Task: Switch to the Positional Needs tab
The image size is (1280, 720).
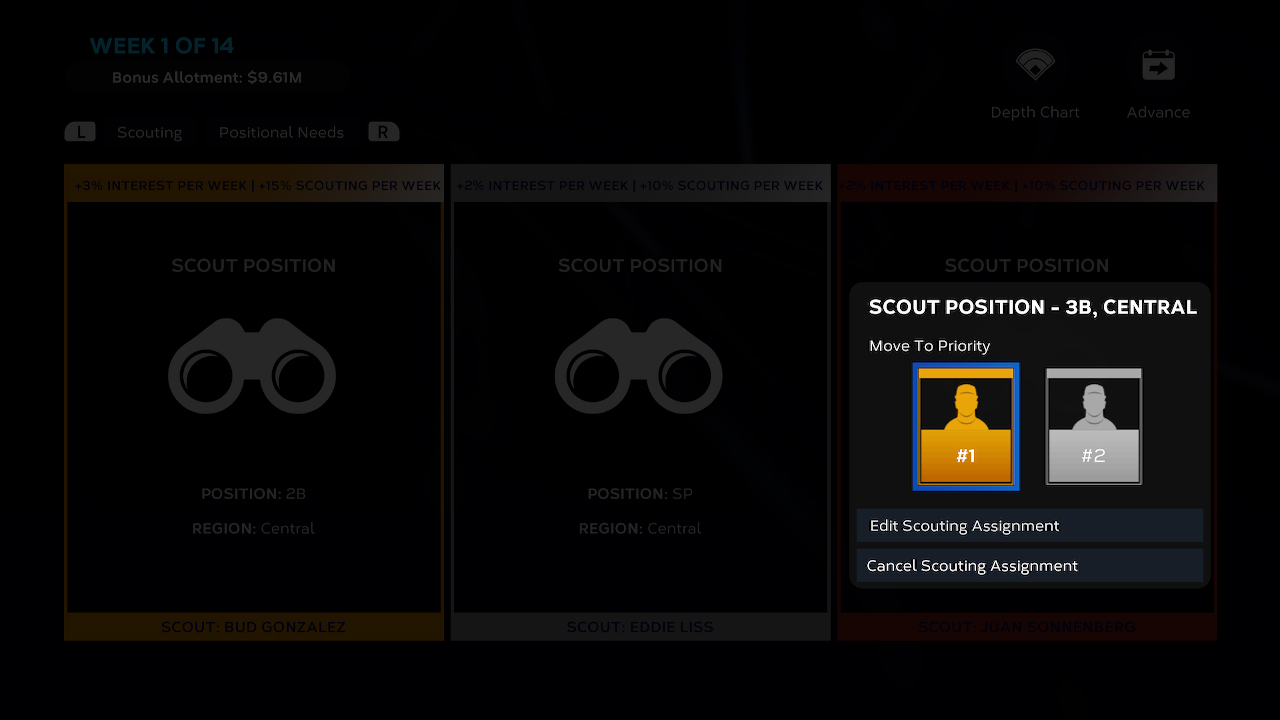Action: (x=281, y=131)
